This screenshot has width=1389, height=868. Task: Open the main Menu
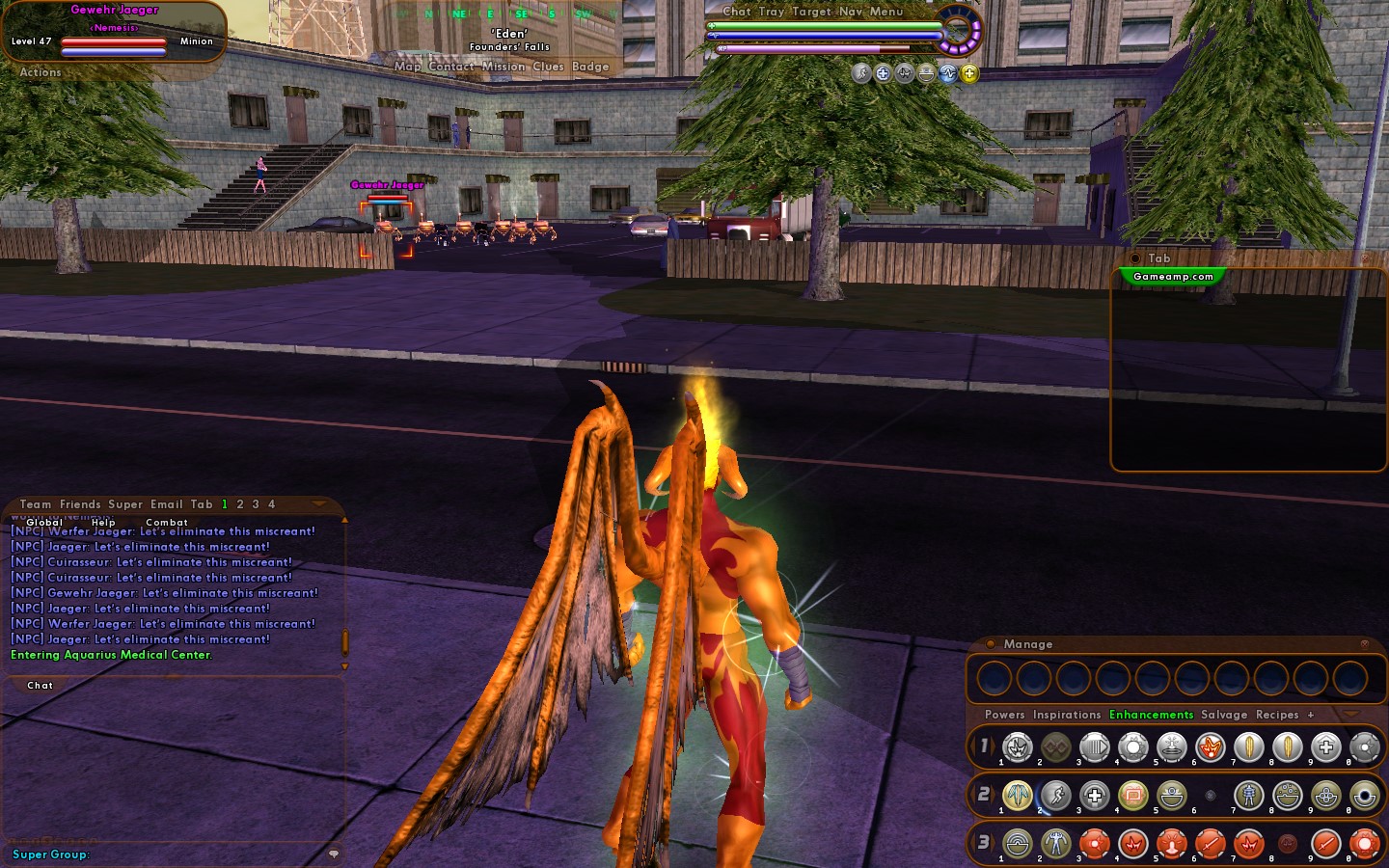pos(886,12)
